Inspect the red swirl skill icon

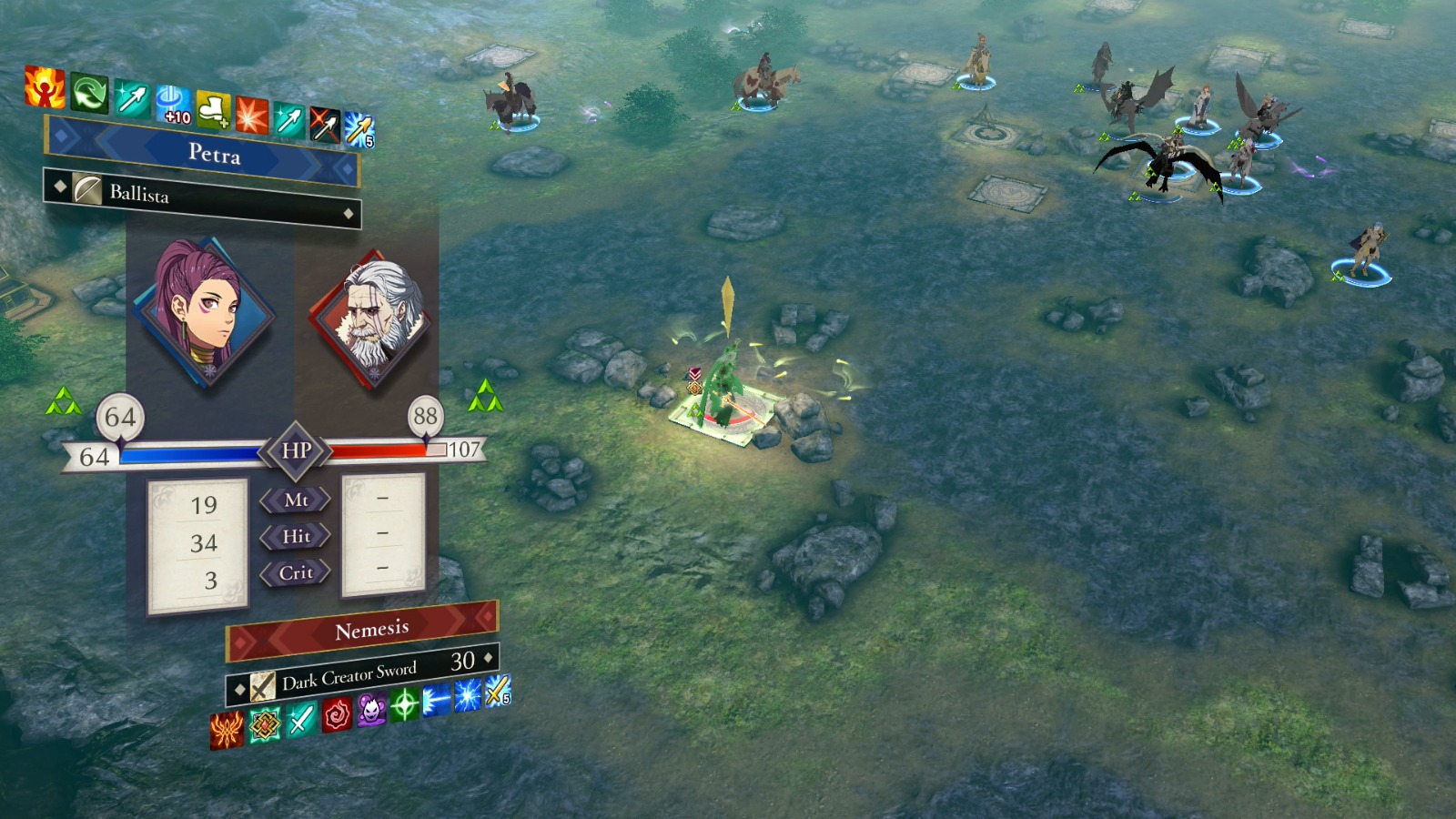tap(336, 714)
